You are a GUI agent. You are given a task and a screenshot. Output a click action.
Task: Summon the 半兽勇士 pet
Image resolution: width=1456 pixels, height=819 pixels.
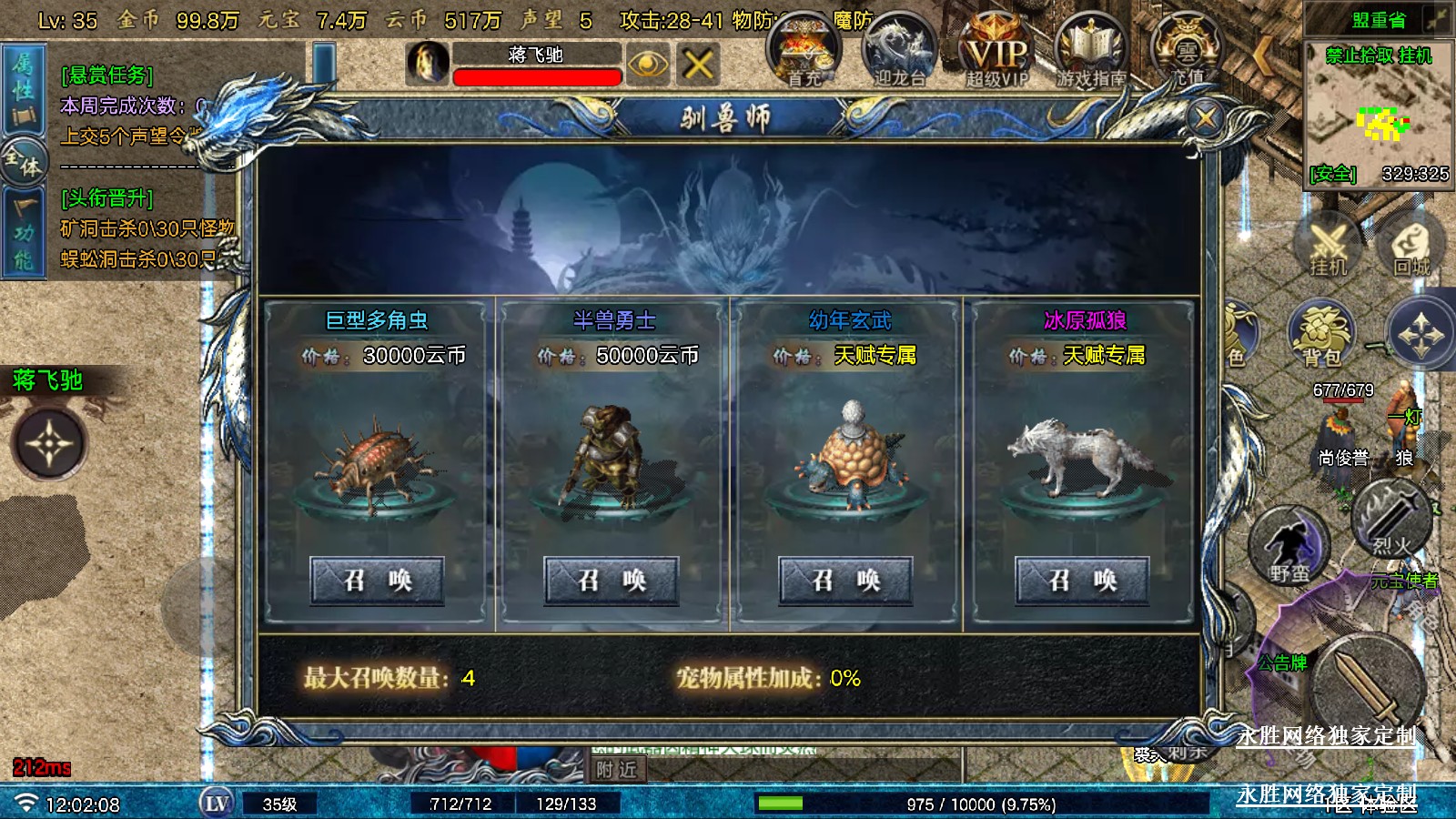[x=612, y=581]
